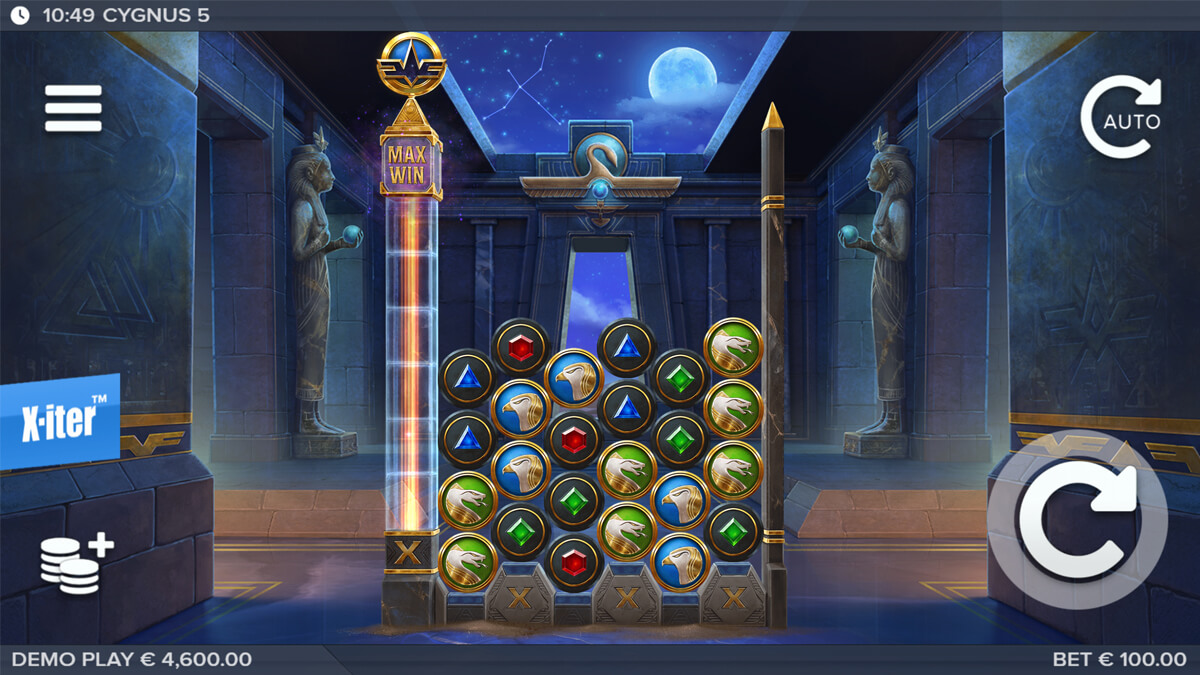Image resolution: width=1200 pixels, height=675 pixels.
Task: Open the hamburger menu
Action: 73,108
